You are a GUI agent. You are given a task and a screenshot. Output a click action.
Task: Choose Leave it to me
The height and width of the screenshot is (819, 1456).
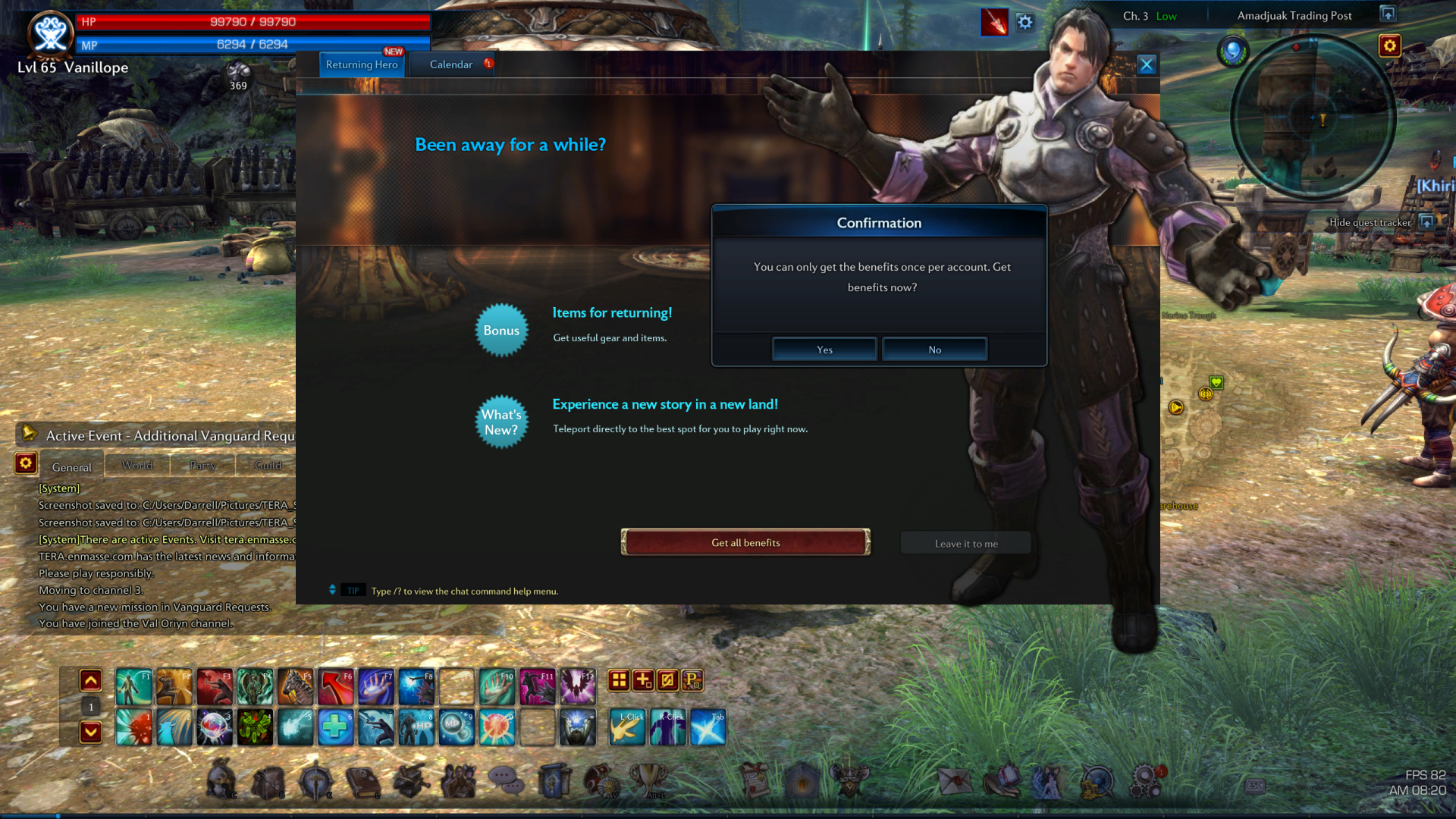point(966,543)
